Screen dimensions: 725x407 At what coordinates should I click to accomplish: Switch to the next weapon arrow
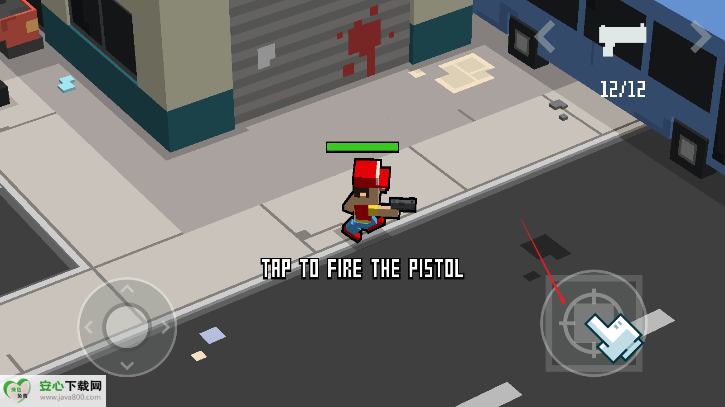700,37
